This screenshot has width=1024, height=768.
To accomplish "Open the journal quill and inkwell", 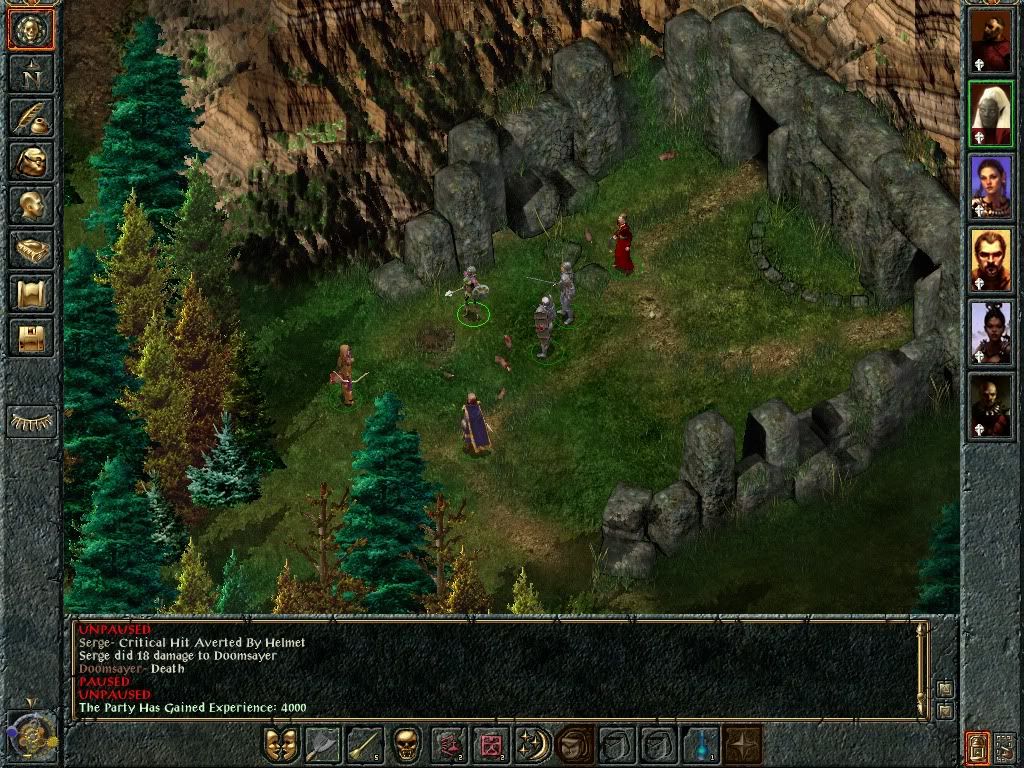I will click(31, 118).
